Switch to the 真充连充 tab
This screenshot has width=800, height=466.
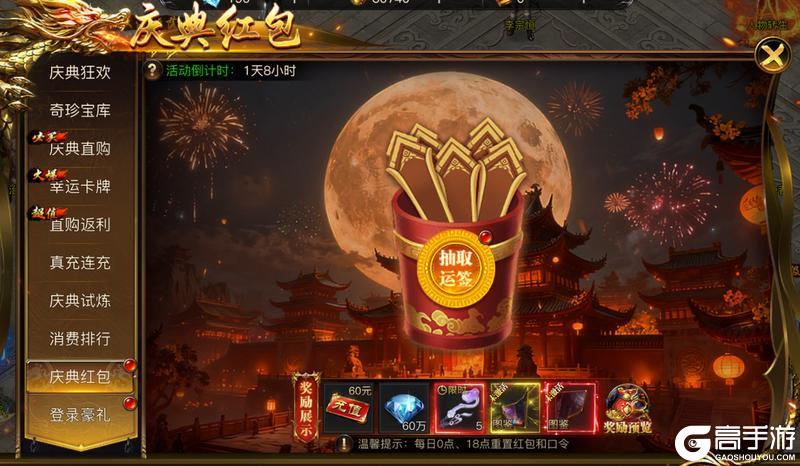pos(80,262)
